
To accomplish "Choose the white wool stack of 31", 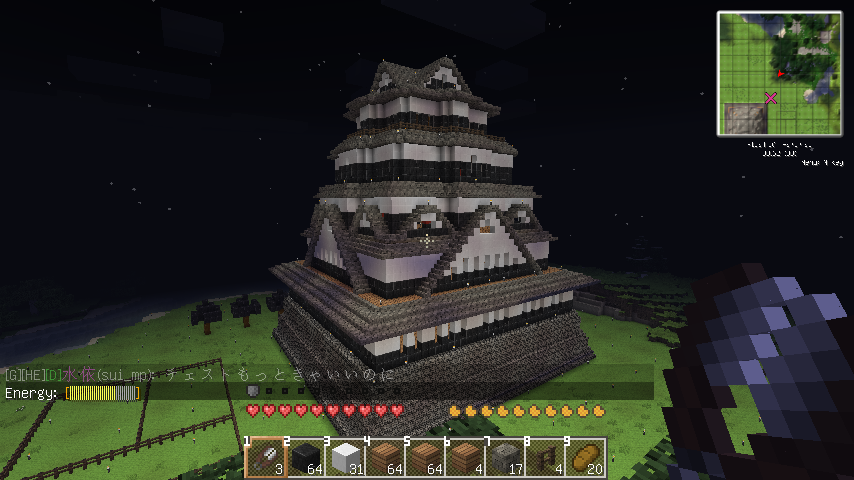I will click(346, 458).
